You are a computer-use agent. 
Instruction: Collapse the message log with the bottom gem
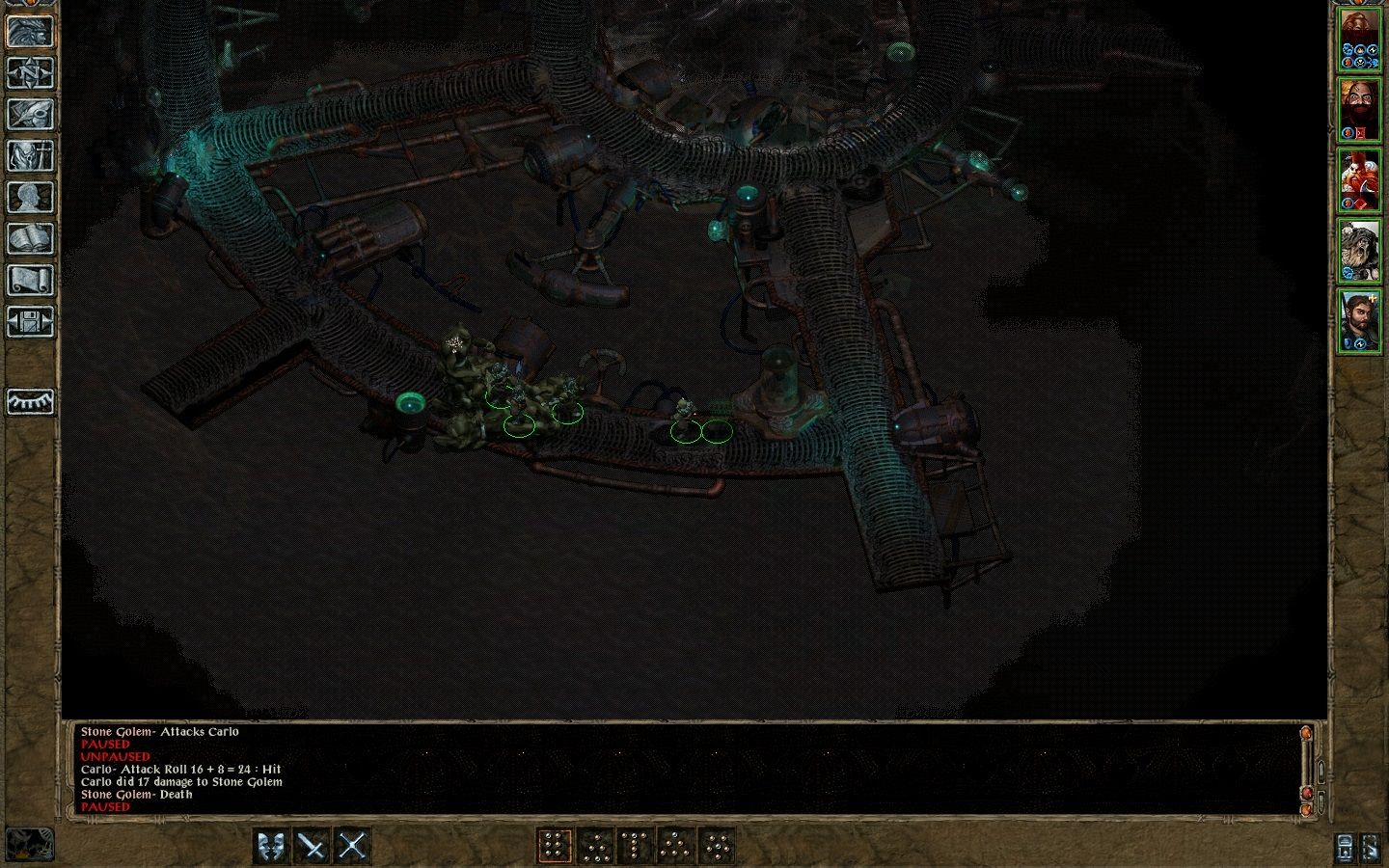click(1308, 810)
